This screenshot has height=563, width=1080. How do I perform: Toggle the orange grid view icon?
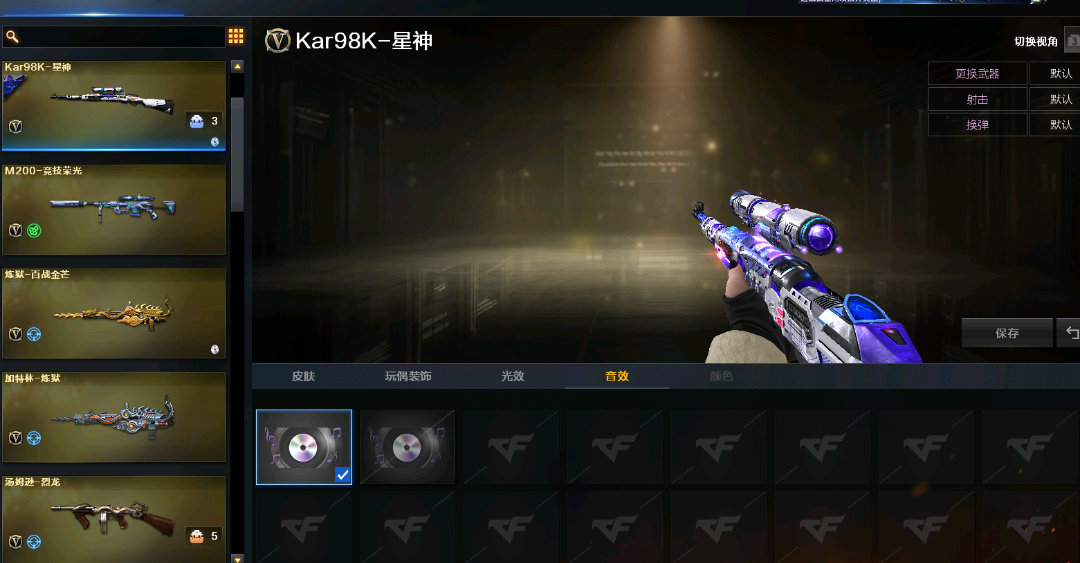[236, 37]
